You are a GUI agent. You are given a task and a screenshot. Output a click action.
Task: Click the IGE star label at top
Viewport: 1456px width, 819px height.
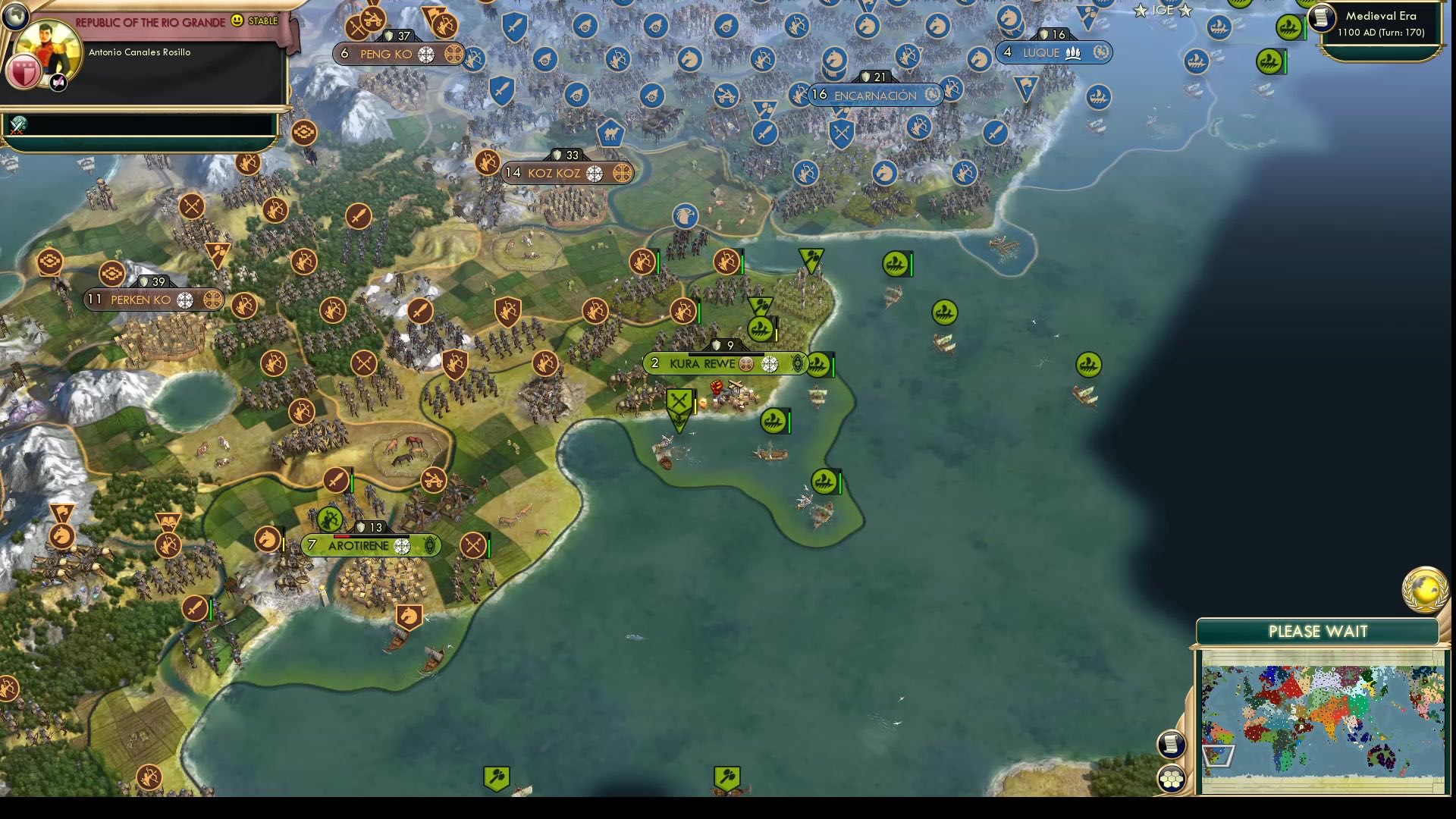point(1163,11)
